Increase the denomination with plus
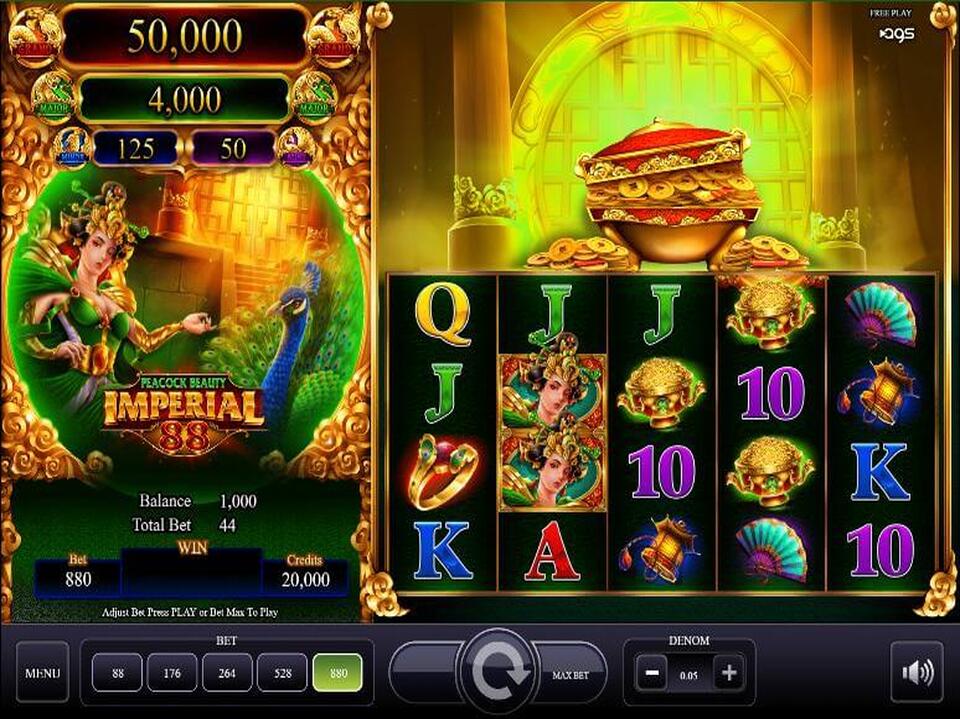This screenshot has height=719, width=960. 729,673
